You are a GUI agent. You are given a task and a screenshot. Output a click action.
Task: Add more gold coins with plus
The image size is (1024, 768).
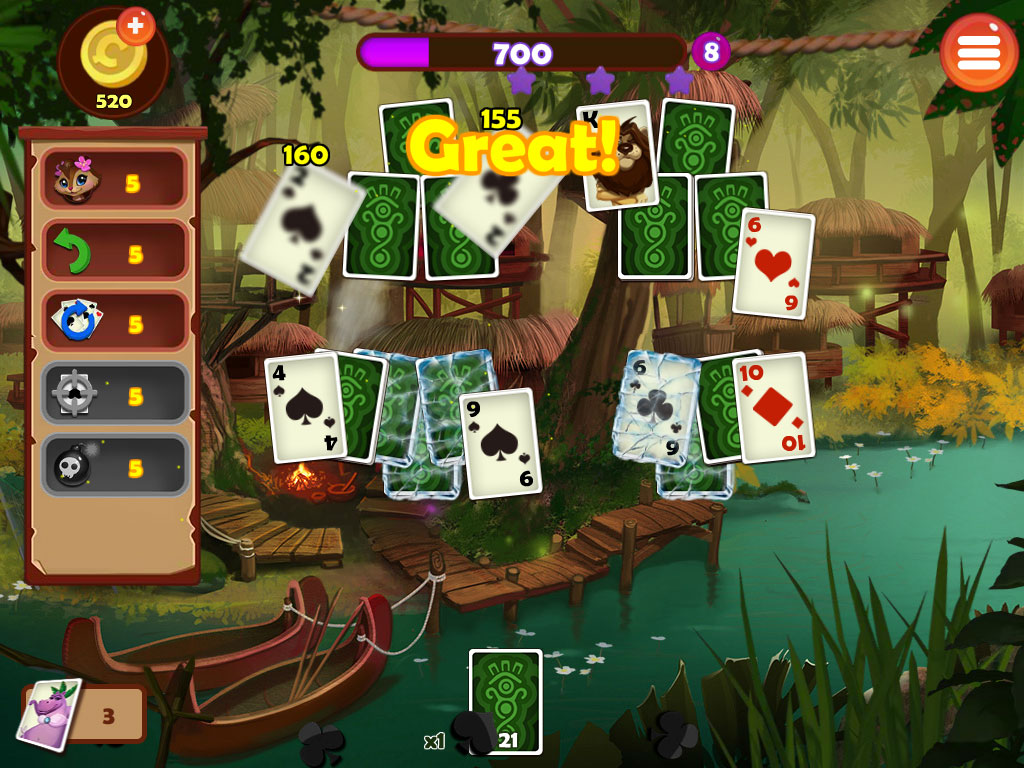pos(135,25)
